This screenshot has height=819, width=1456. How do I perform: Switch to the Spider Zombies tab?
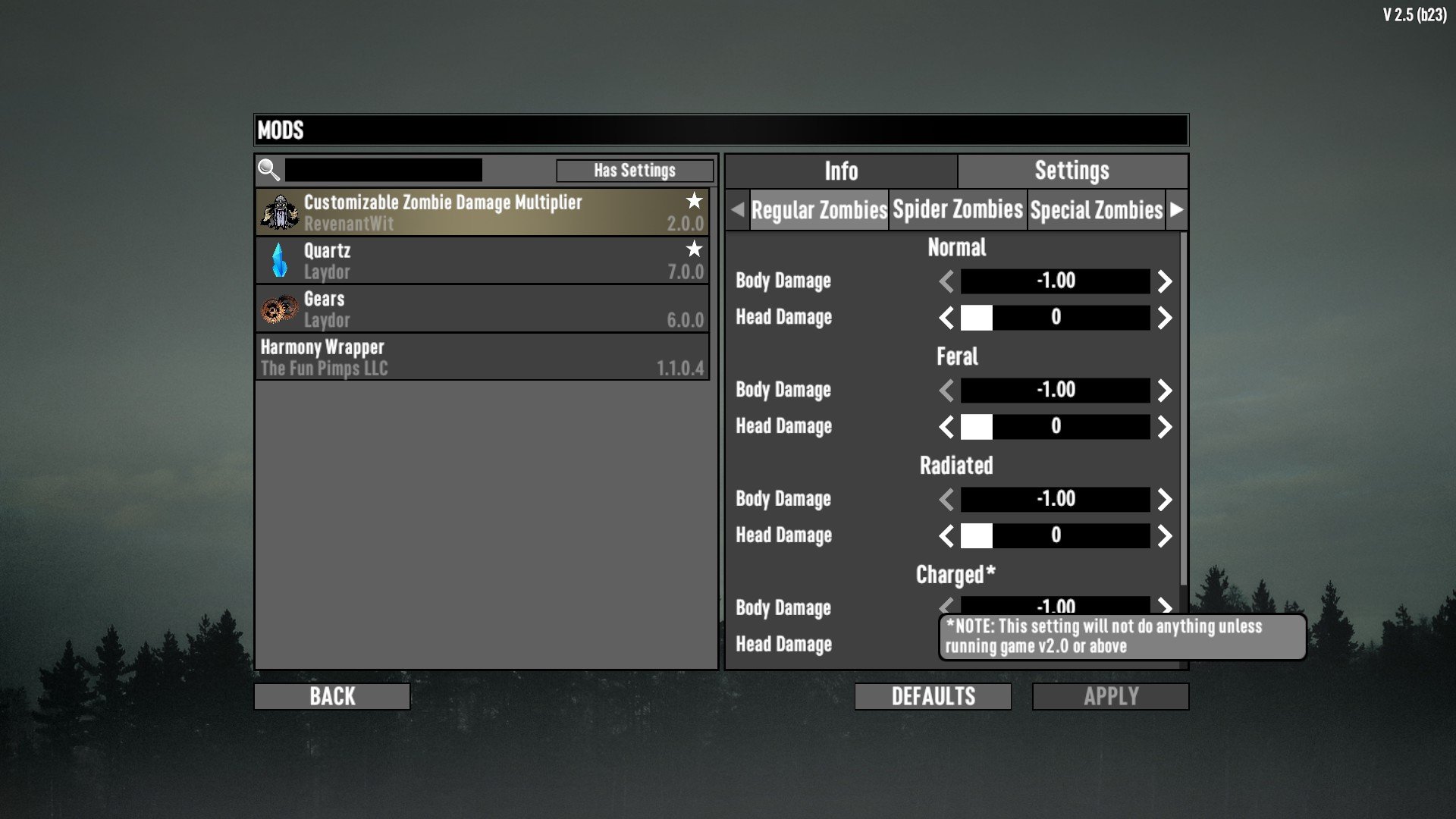tap(958, 210)
